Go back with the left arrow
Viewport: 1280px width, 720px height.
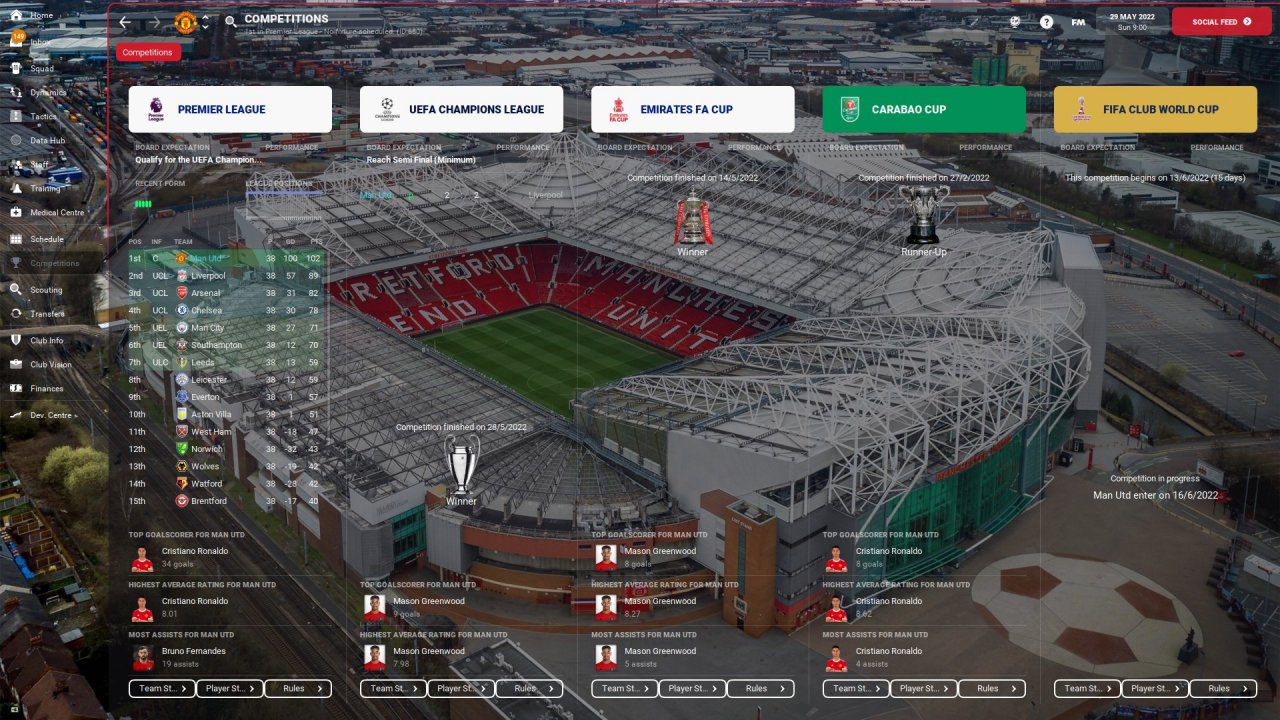(125, 22)
